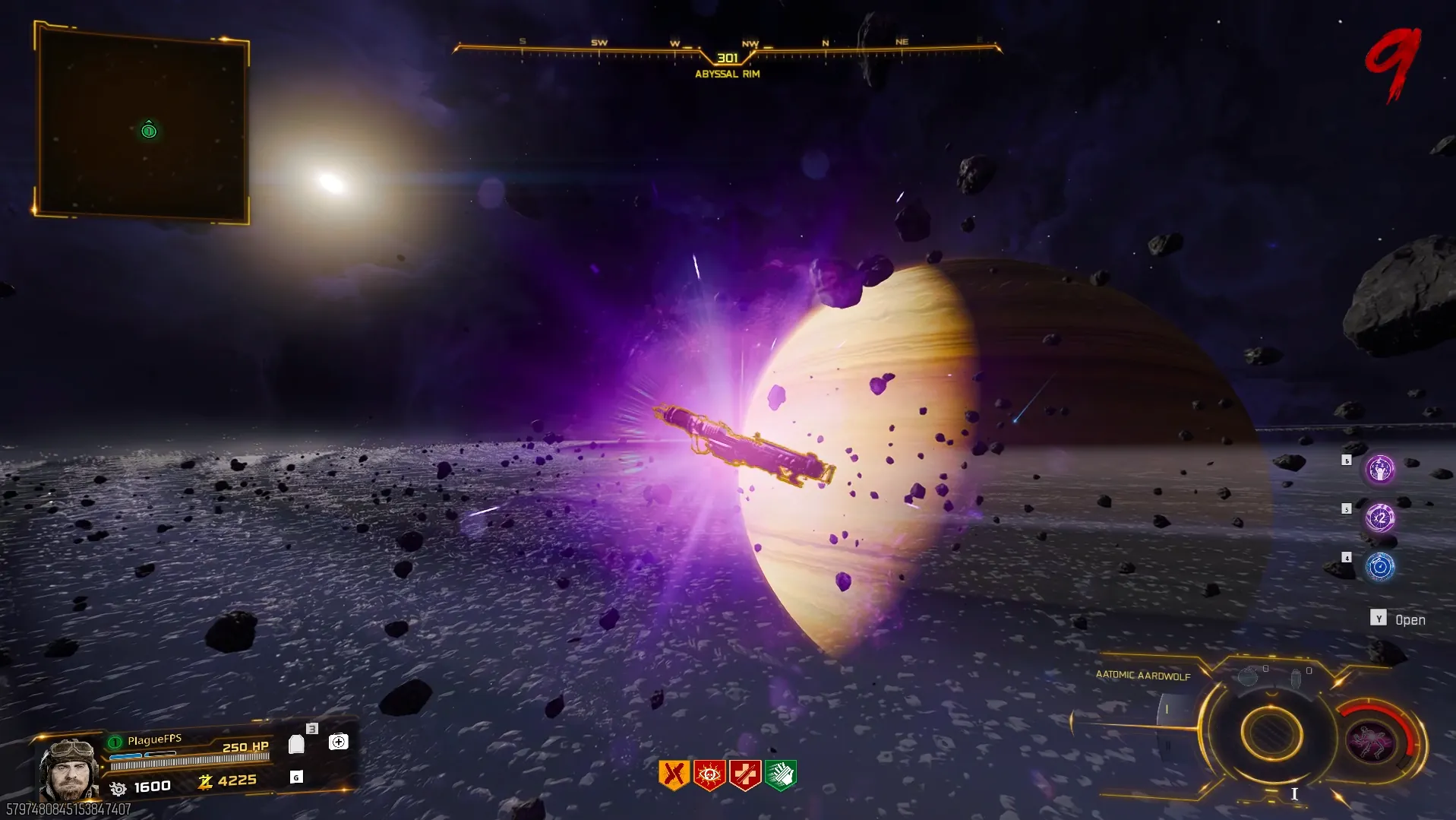Select the red skull-eye perk icon
1456x820 pixels.
[x=709, y=774]
